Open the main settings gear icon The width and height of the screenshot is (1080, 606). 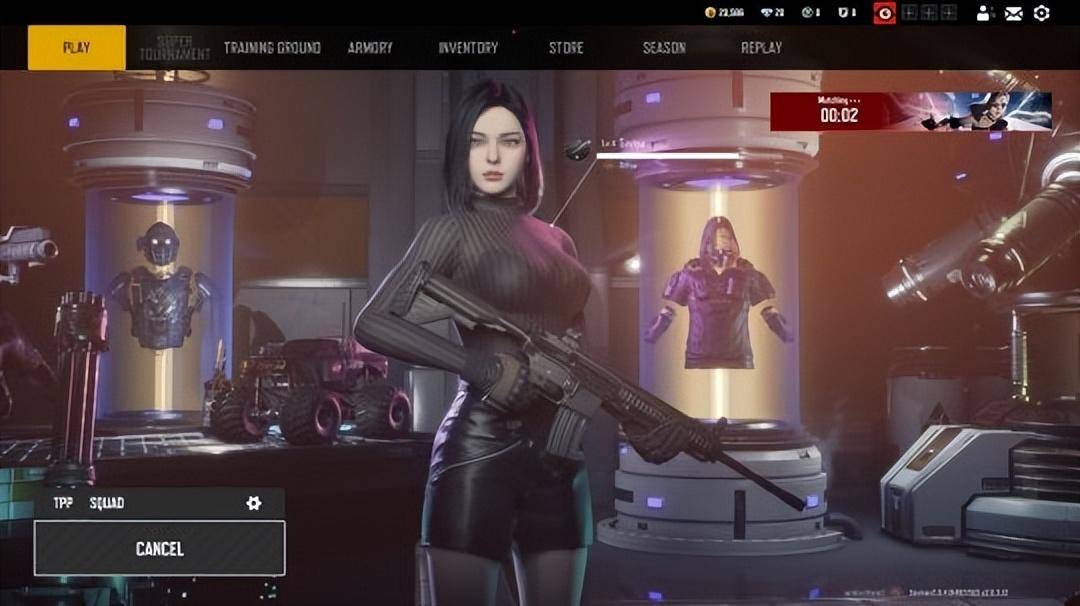coord(1041,13)
